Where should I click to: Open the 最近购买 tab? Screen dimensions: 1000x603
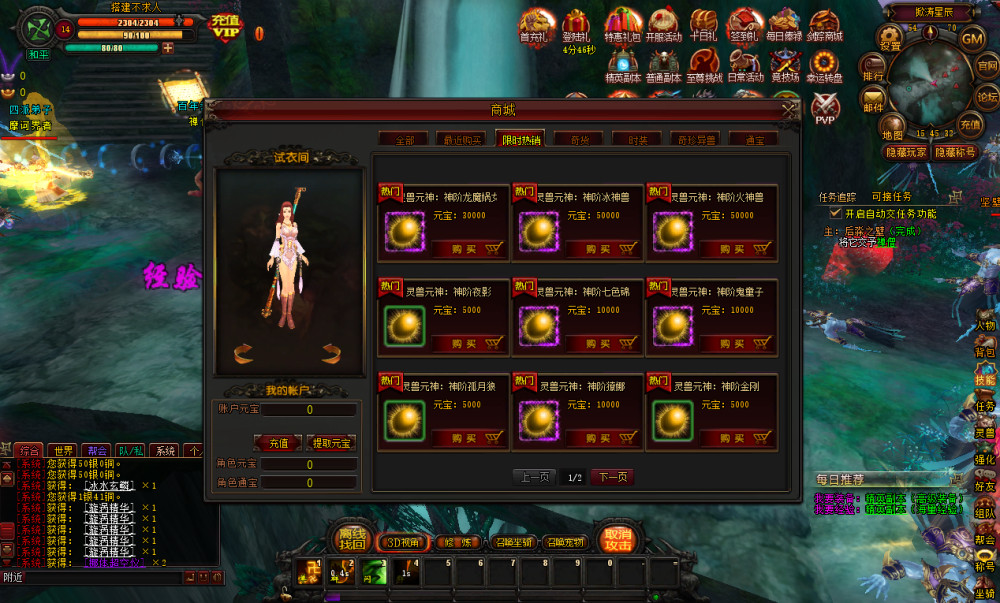(461, 140)
